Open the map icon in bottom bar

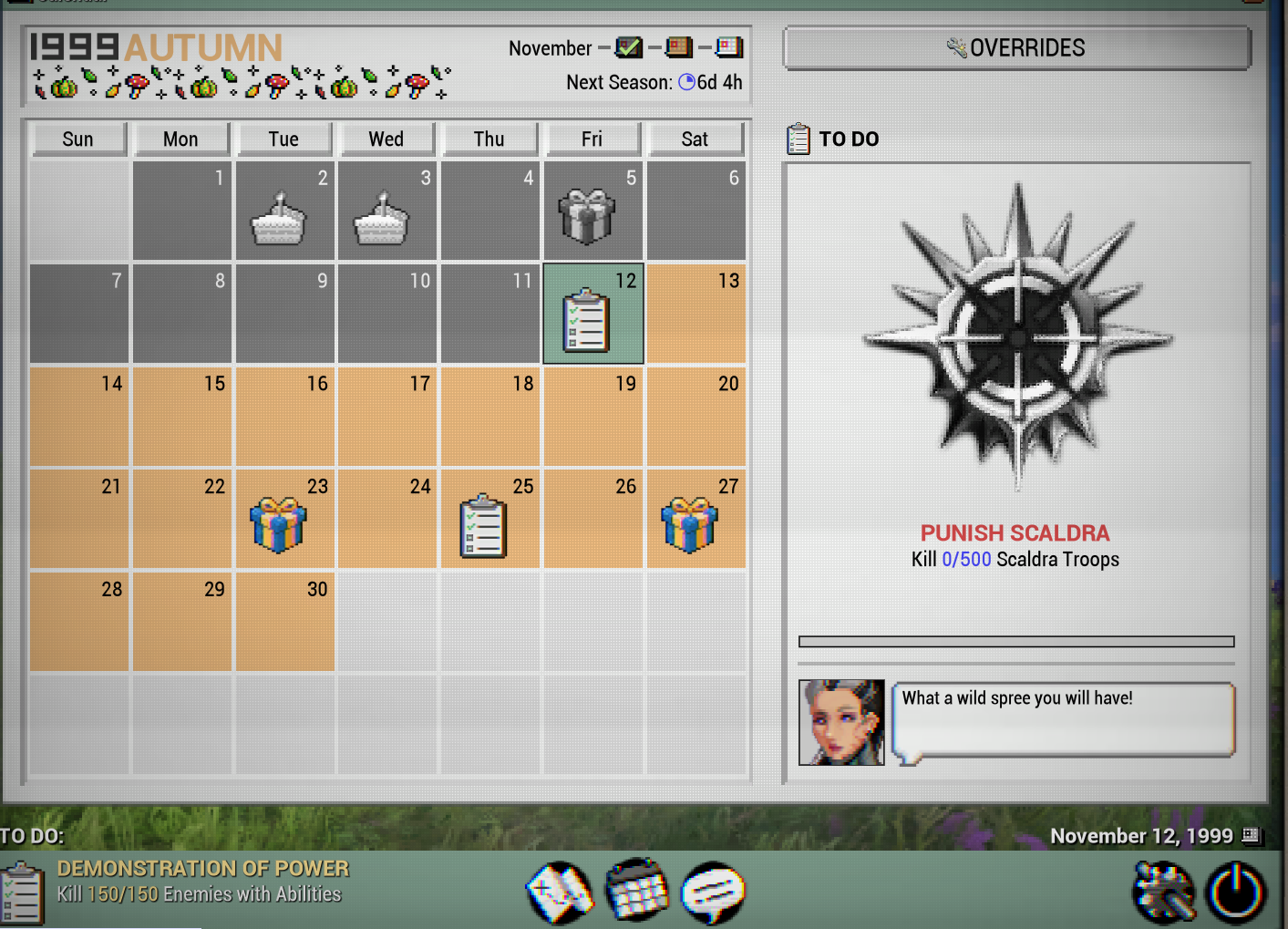pyautogui.click(x=559, y=893)
